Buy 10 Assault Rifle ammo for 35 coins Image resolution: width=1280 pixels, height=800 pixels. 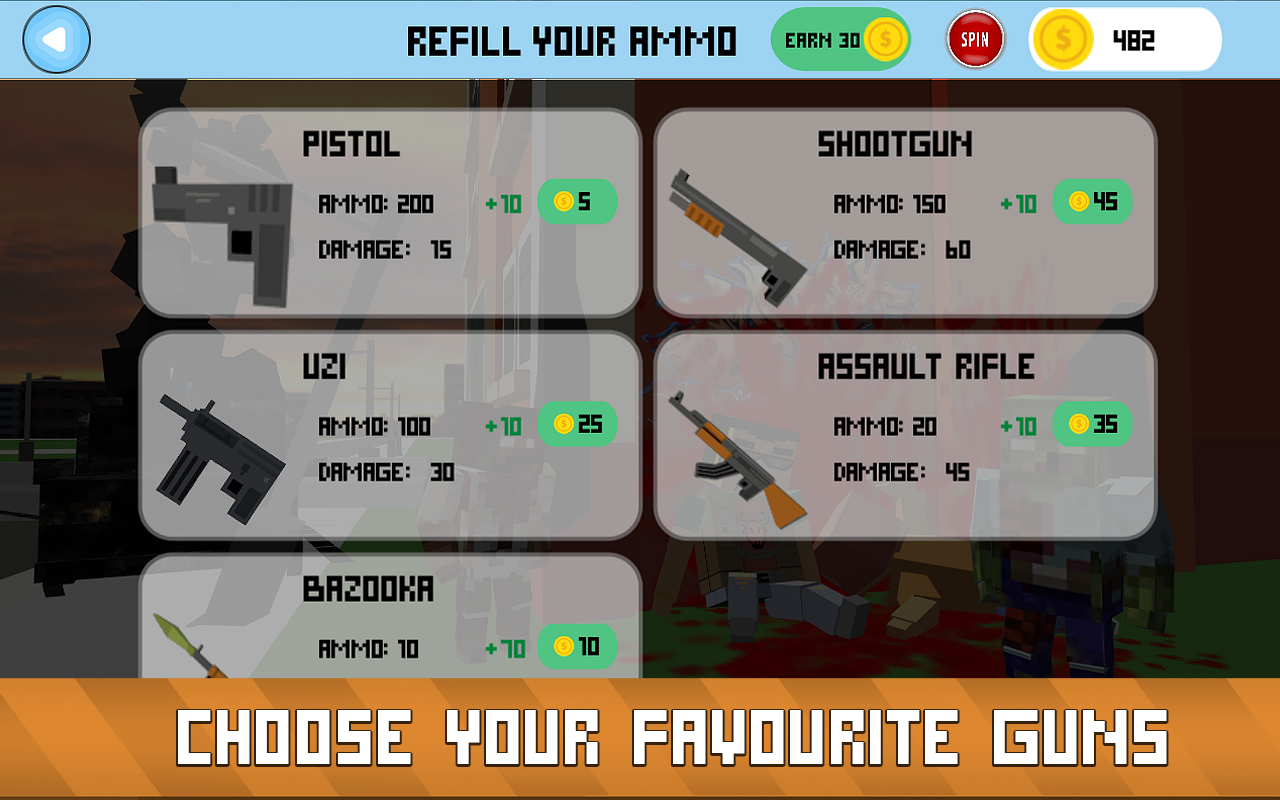(x=1092, y=424)
